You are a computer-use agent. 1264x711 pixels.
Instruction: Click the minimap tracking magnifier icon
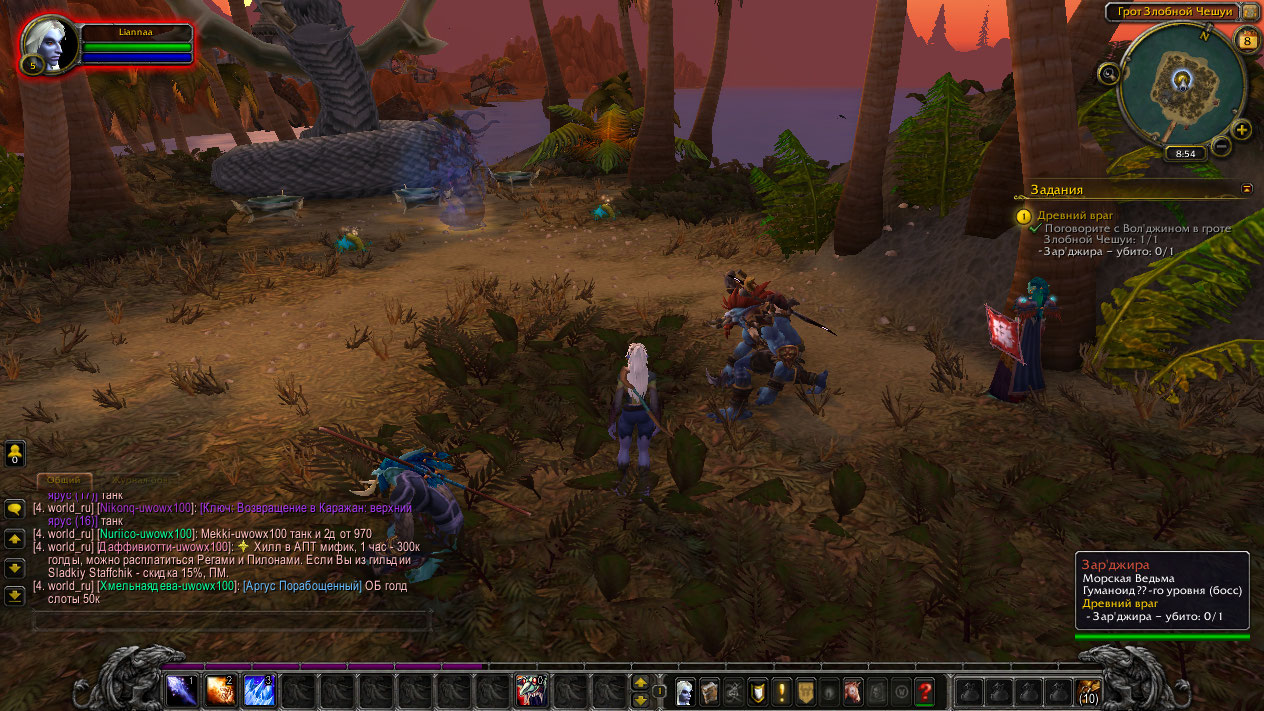[x=1108, y=72]
